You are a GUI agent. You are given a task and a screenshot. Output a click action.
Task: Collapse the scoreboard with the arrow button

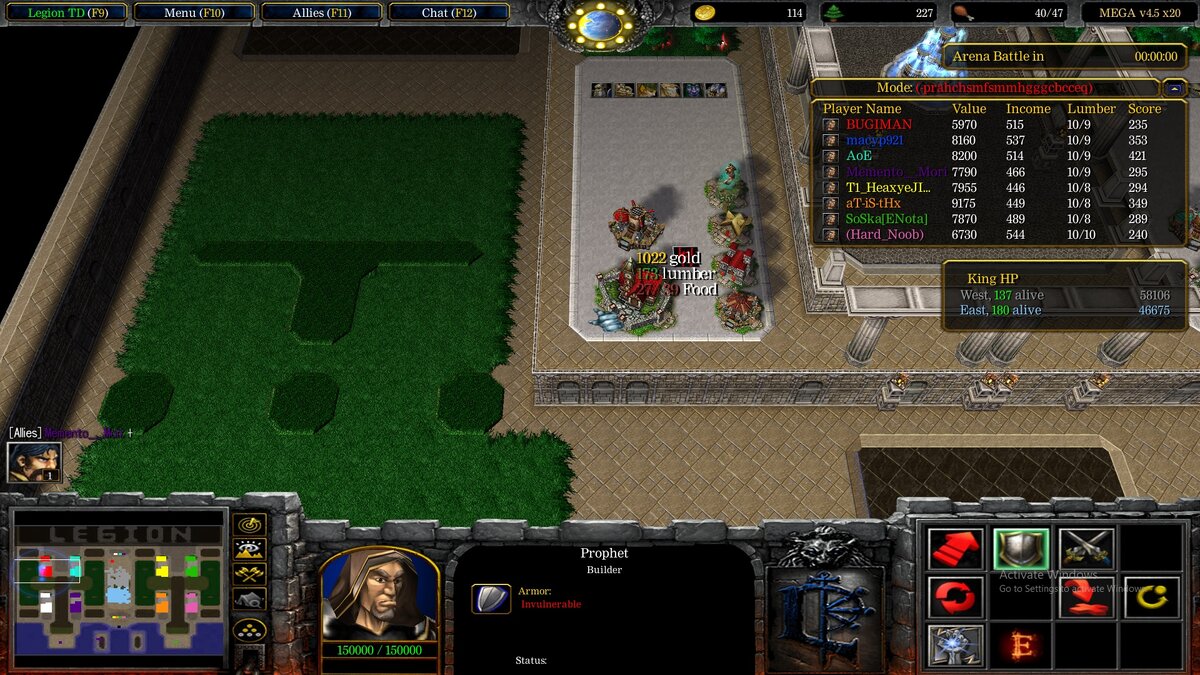[x=1172, y=88]
